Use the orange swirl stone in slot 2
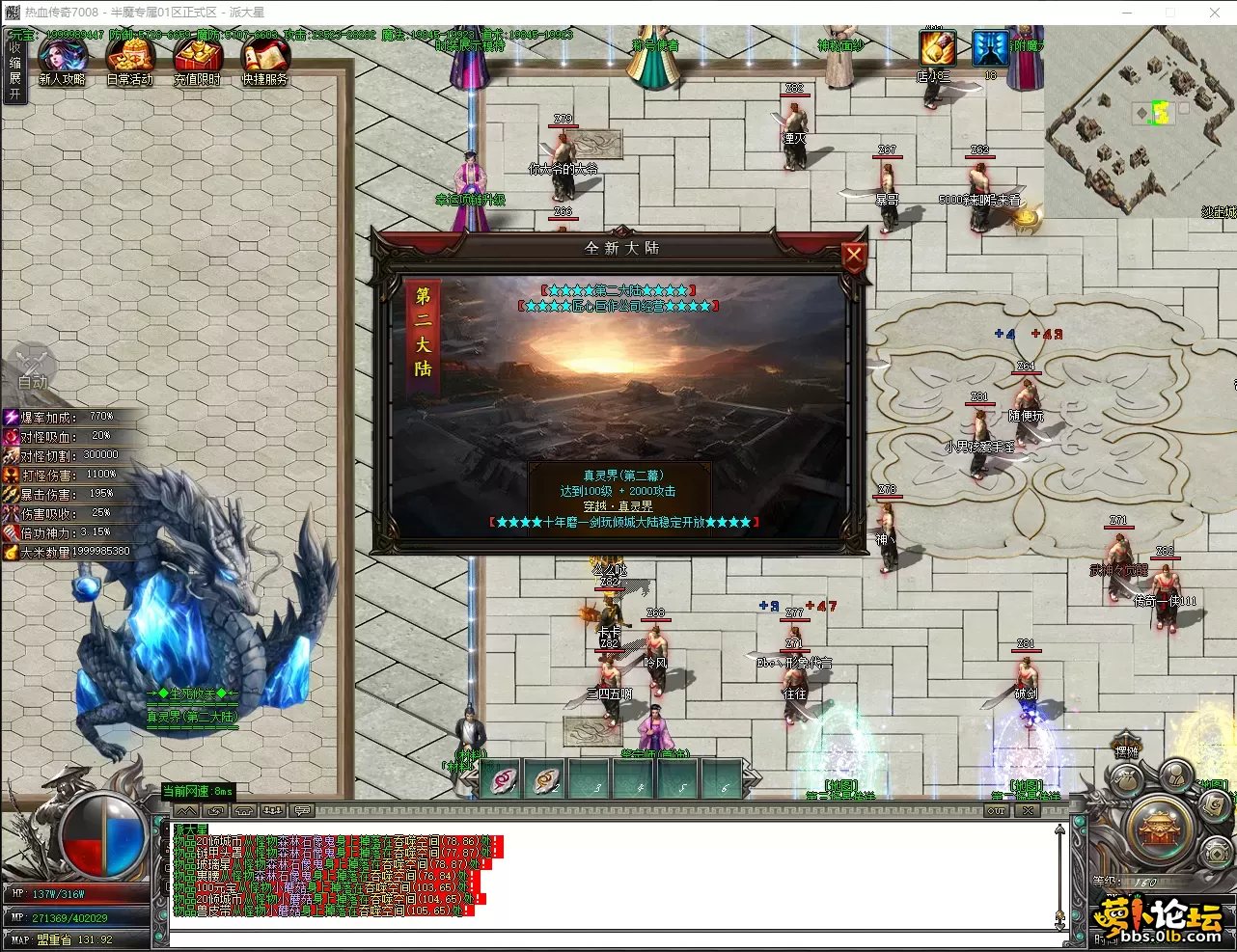This screenshot has width=1237, height=952. (x=547, y=780)
